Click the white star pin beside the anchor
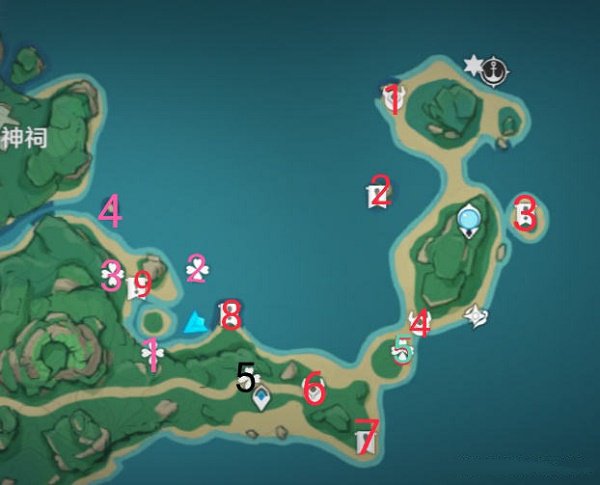The image size is (600, 485). pyautogui.click(x=473, y=66)
